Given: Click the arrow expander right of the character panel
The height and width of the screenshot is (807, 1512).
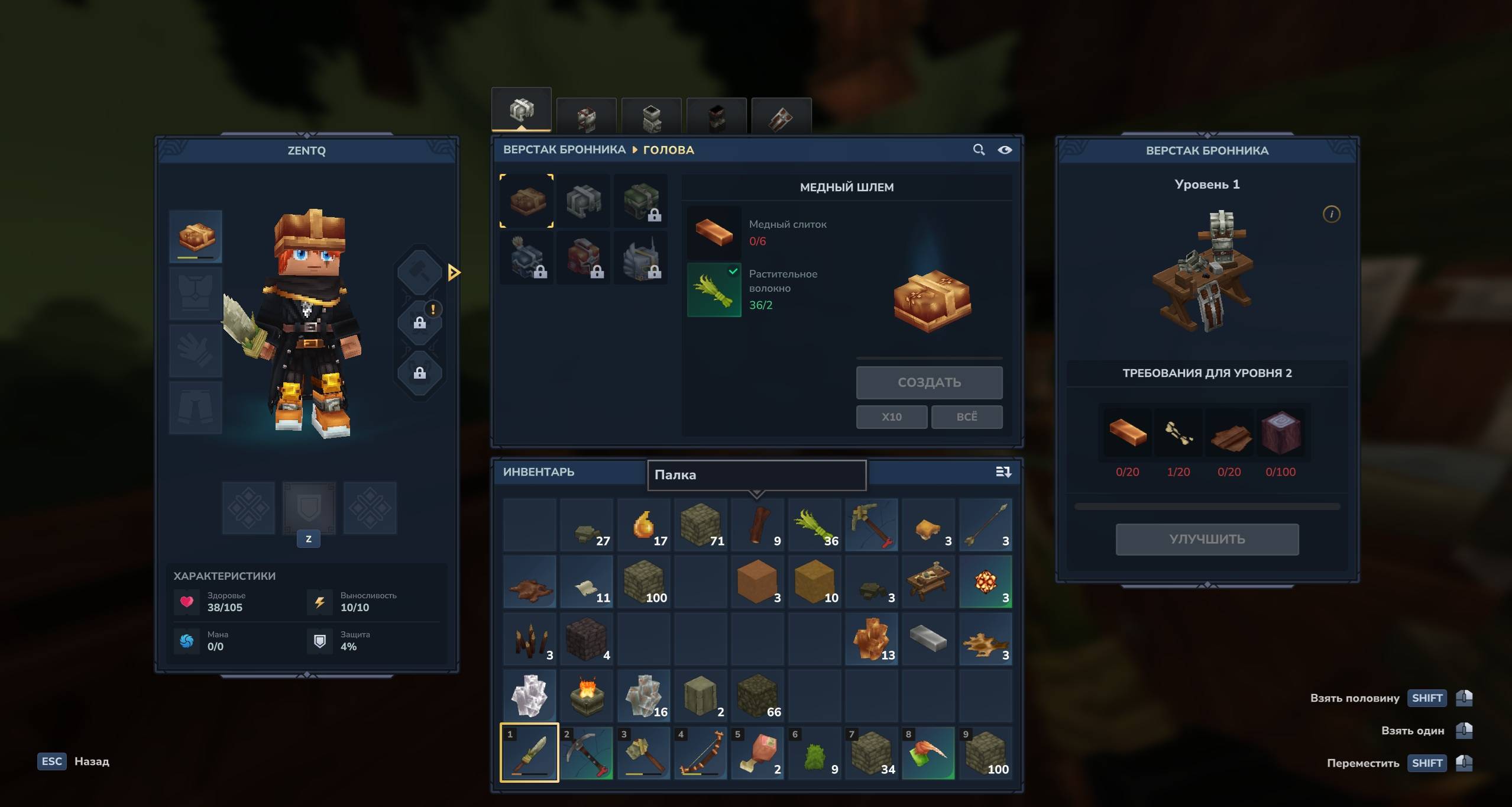Looking at the screenshot, I should pyautogui.click(x=454, y=272).
